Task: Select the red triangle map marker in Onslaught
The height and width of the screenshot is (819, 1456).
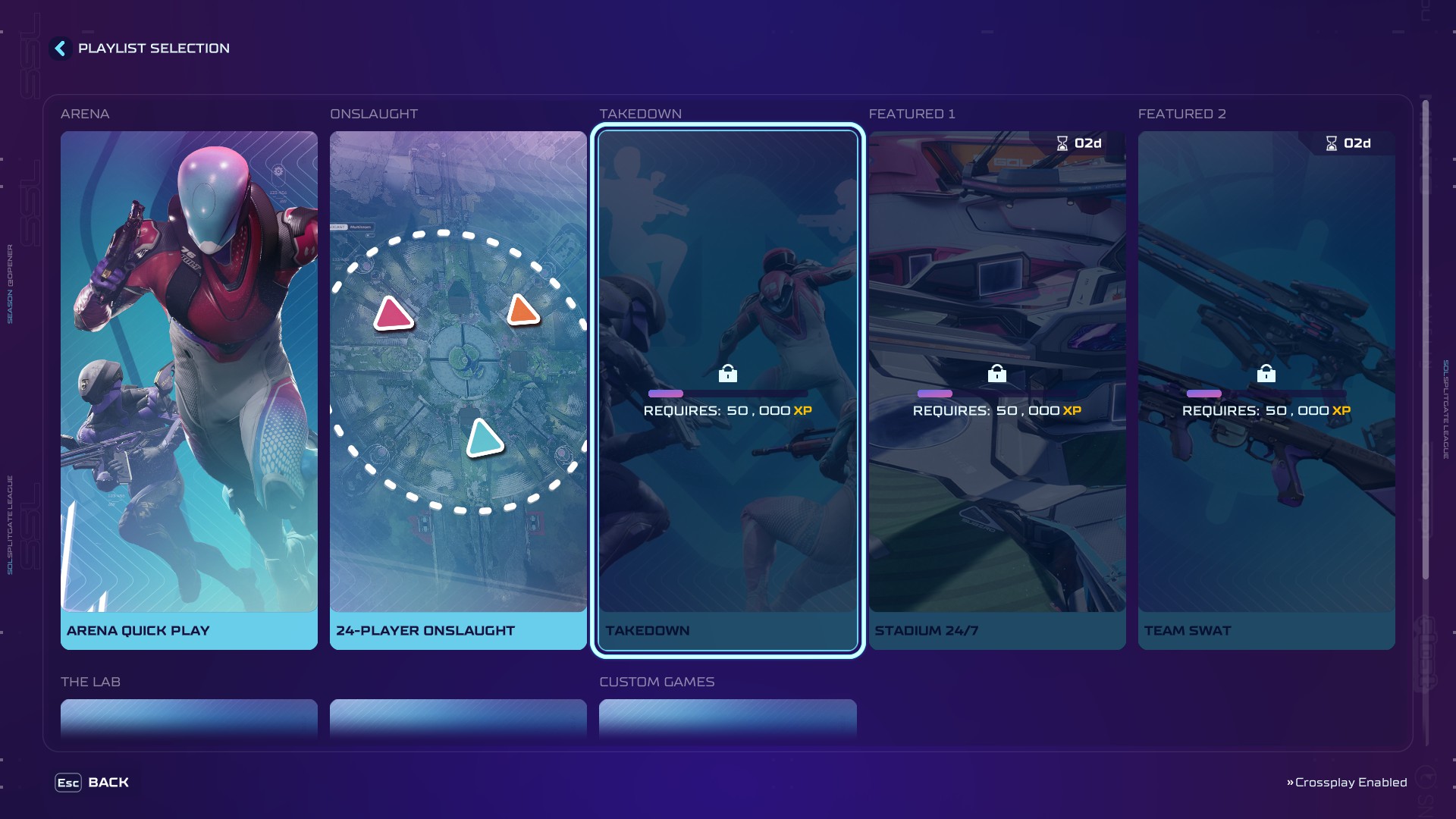Action: [x=394, y=313]
